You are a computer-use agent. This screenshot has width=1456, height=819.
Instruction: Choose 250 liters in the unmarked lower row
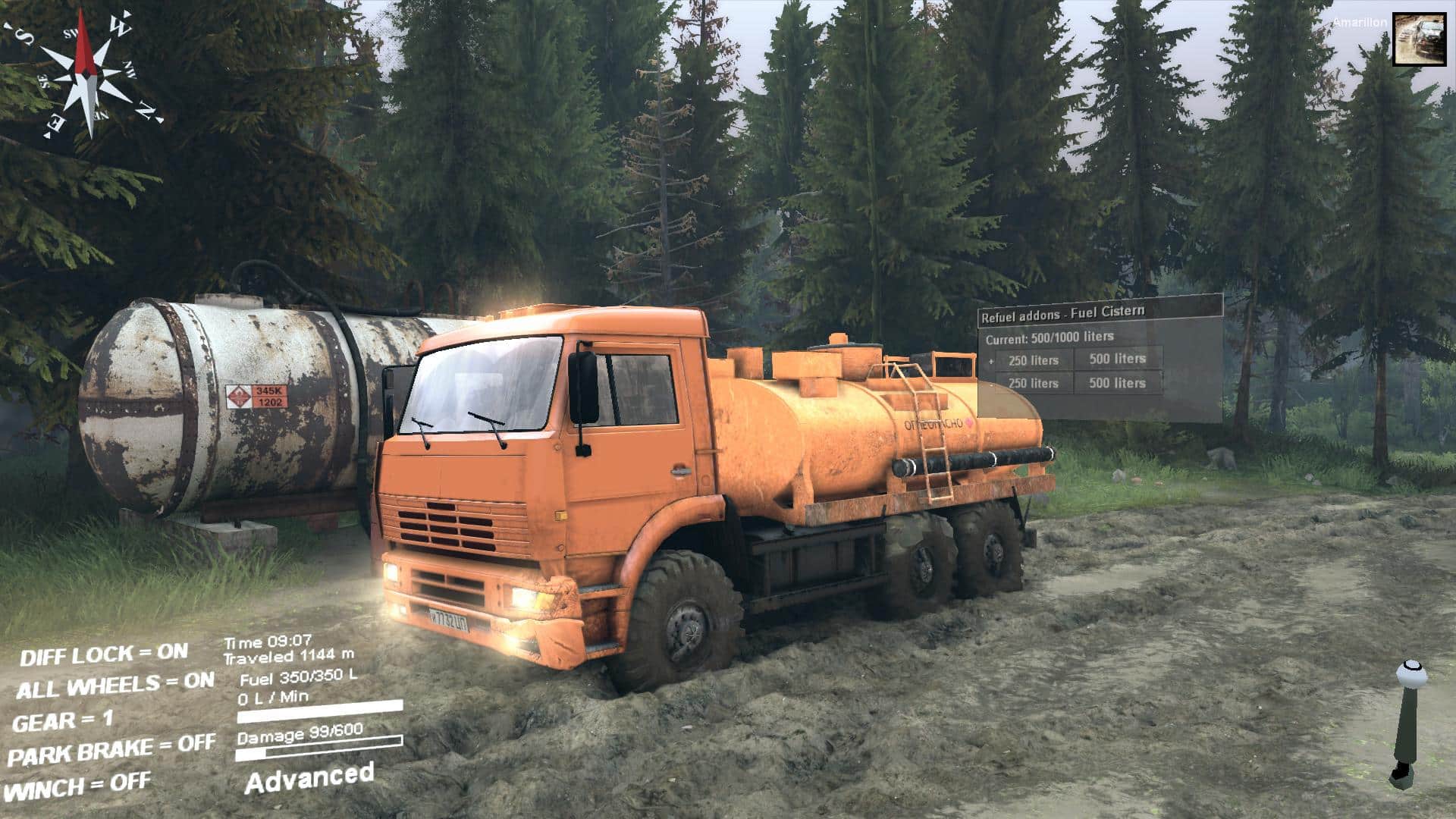(1033, 384)
